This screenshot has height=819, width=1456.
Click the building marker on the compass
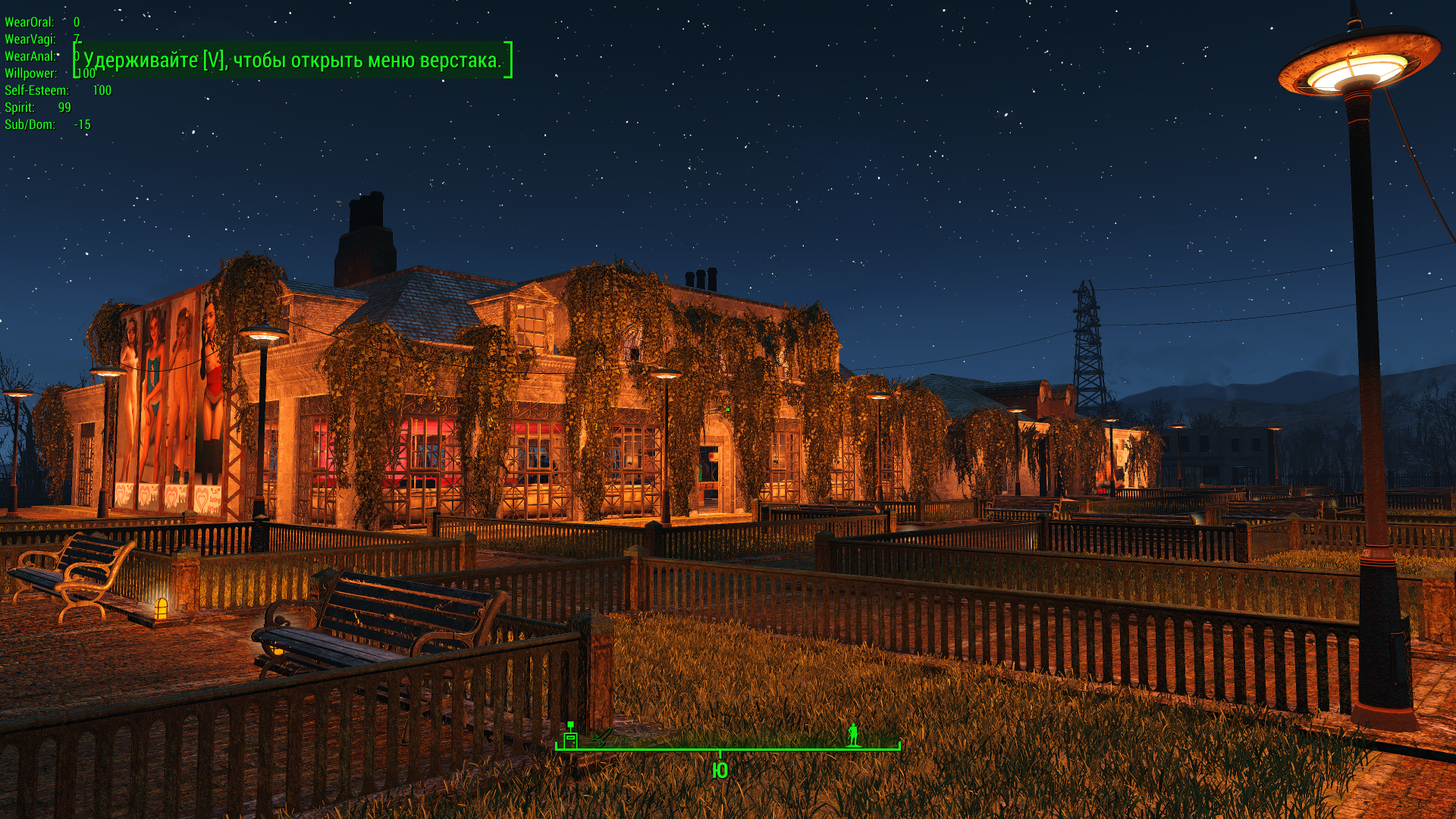(x=570, y=736)
